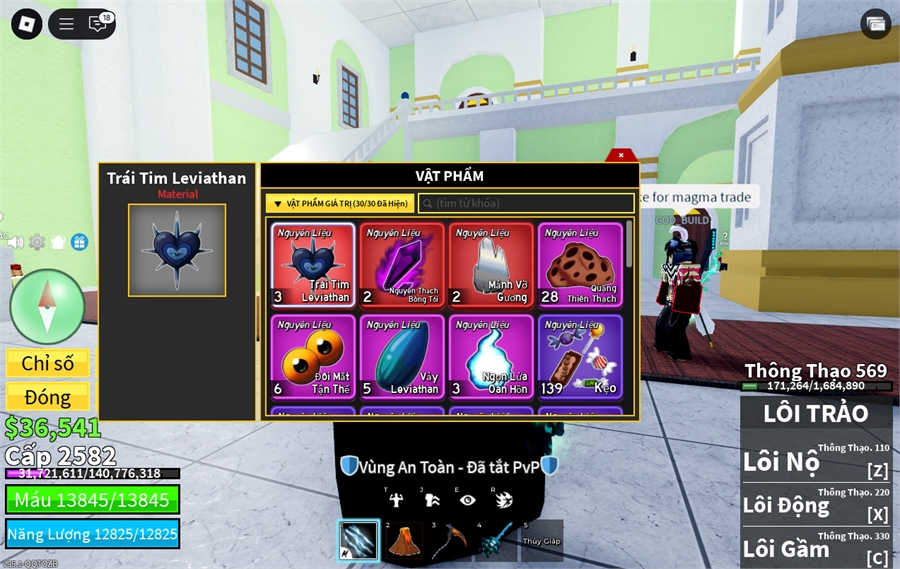Equip the lightning fruit hotbar slot
This screenshot has width=900, height=569.
coord(358,541)
